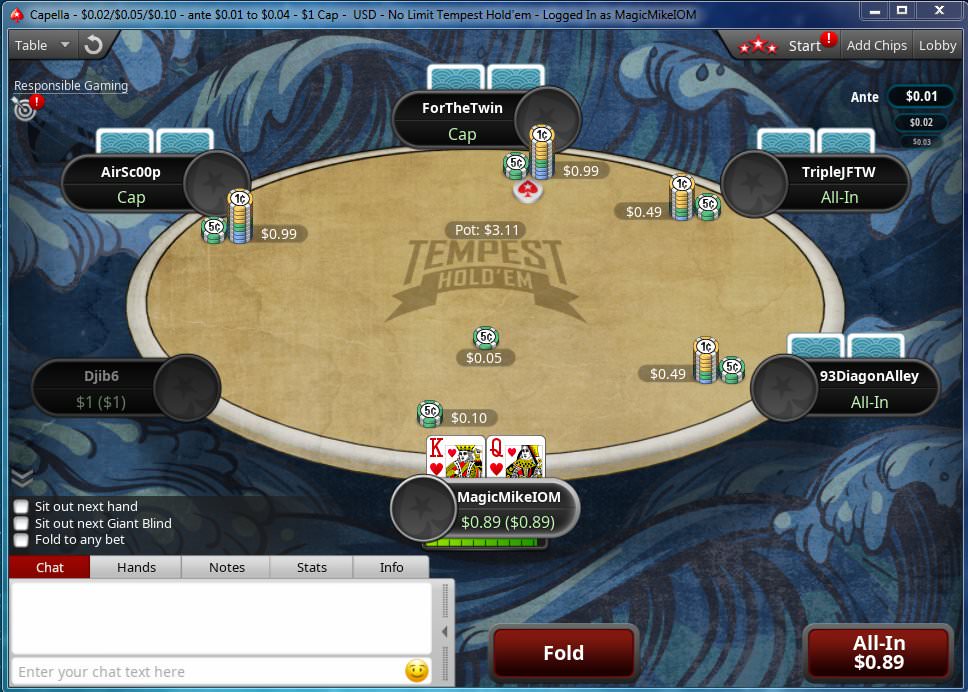Enable Fold to any bet
Screen dimensions: 968x692
pyautogui.click(x=21, y=540)
